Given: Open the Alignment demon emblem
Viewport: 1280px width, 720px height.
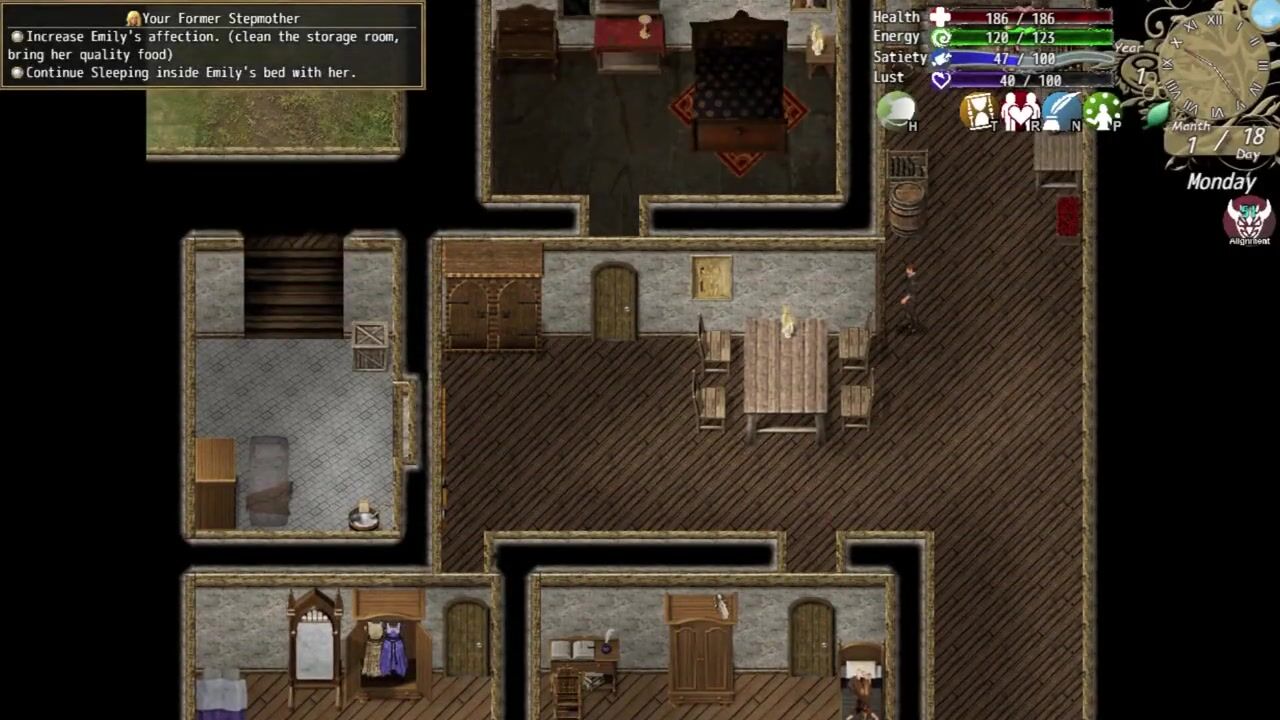Looking at the screenshot, I should [x=1248, y=219].
